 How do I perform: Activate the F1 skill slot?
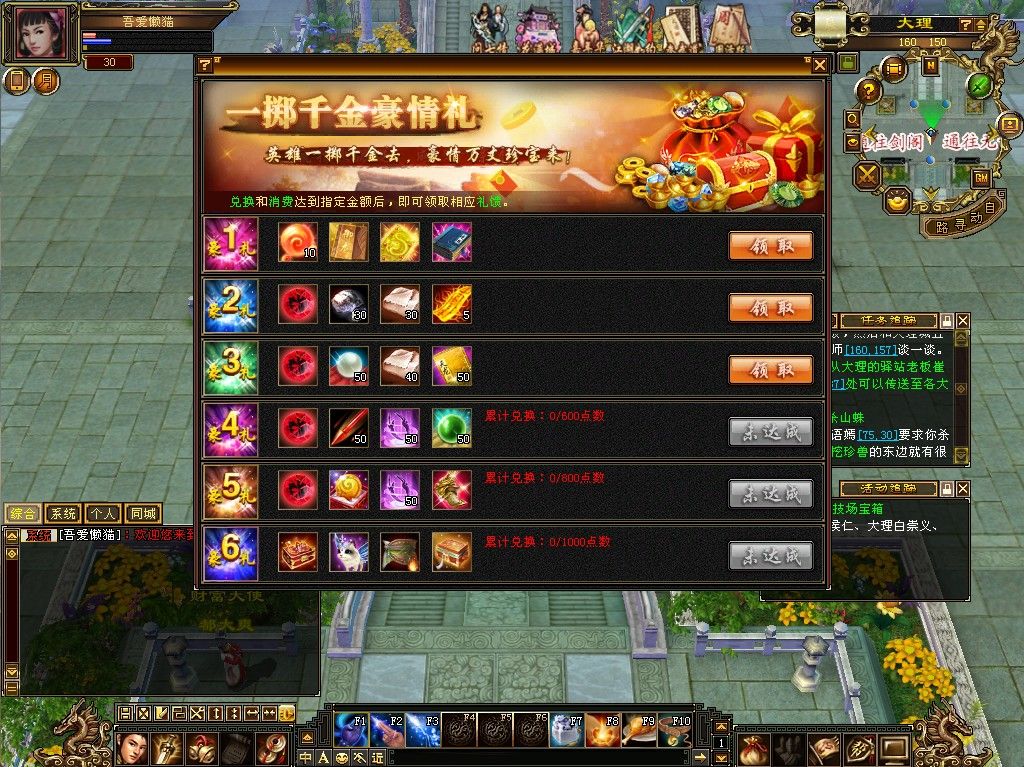[x=352, y=731]
